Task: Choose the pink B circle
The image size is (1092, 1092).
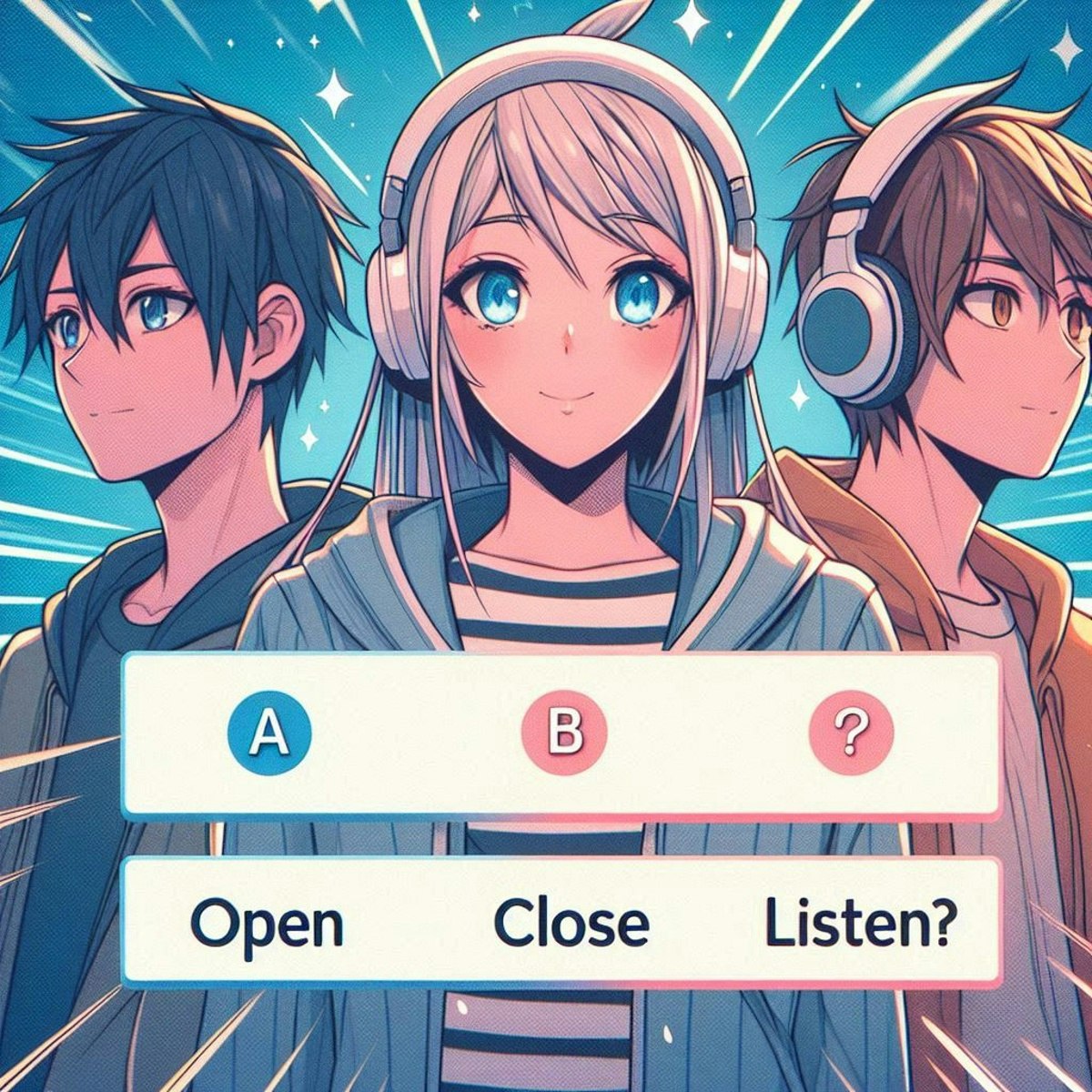Action: [x=561, y=734]
